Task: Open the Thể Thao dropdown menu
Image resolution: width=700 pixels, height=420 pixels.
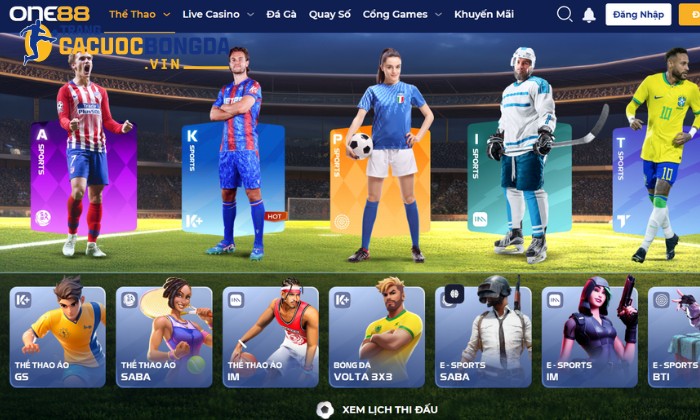Action: [x=139, y=14]
